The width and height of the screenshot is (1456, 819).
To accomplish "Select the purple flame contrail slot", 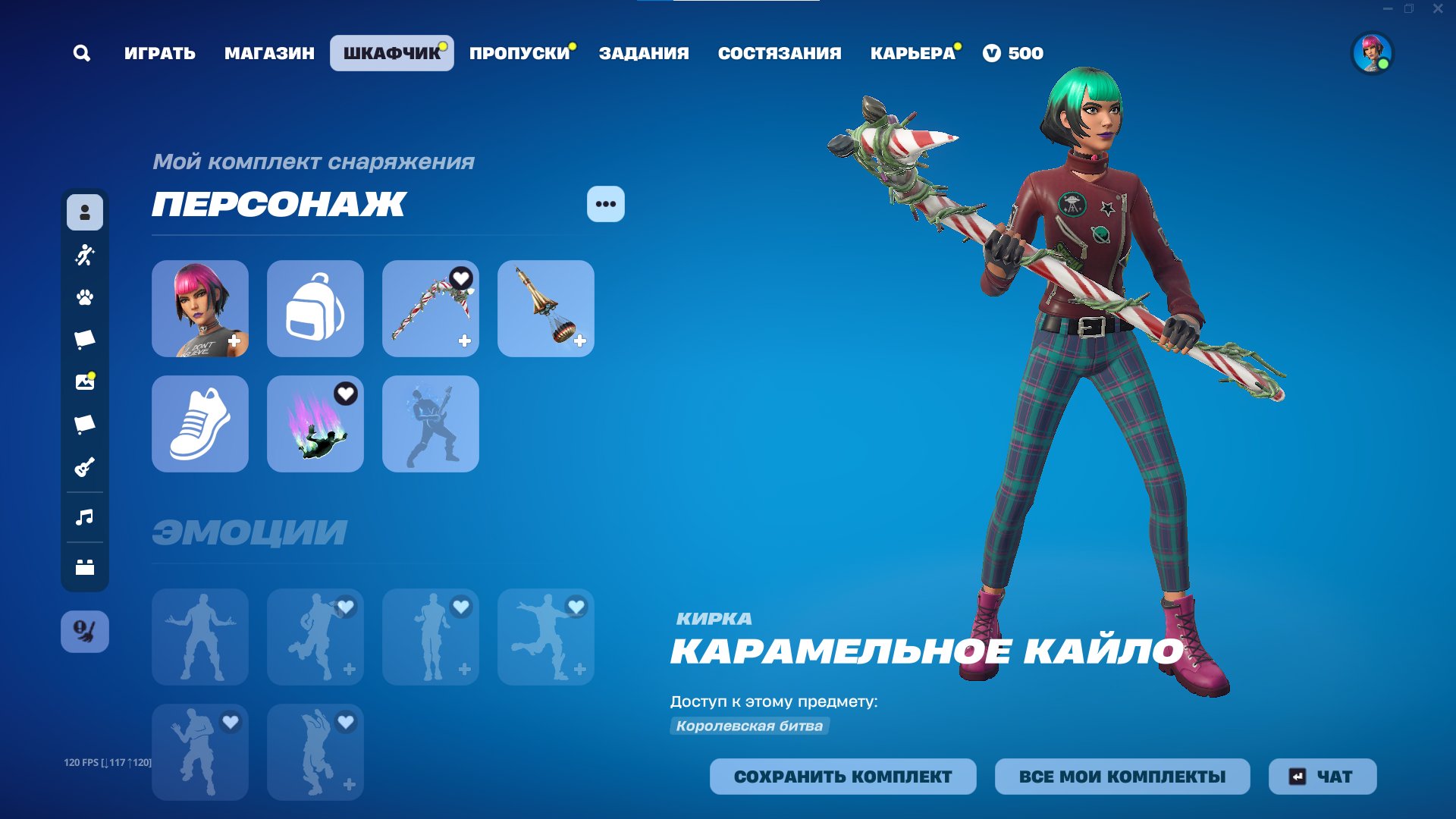I will tap(315, 424).
